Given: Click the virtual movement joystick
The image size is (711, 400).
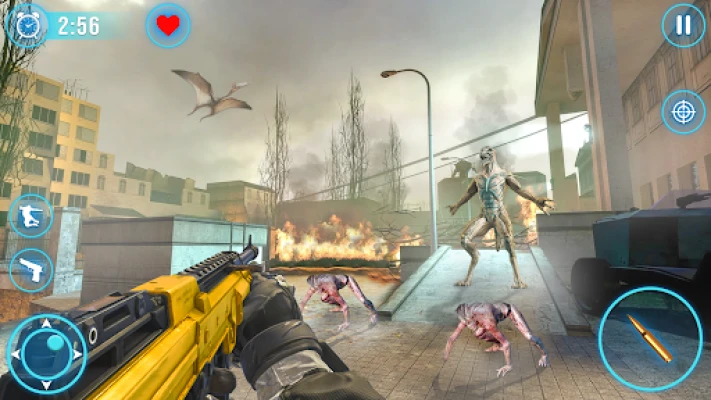Looking at the screenshot, I should [x=47, y=354].
